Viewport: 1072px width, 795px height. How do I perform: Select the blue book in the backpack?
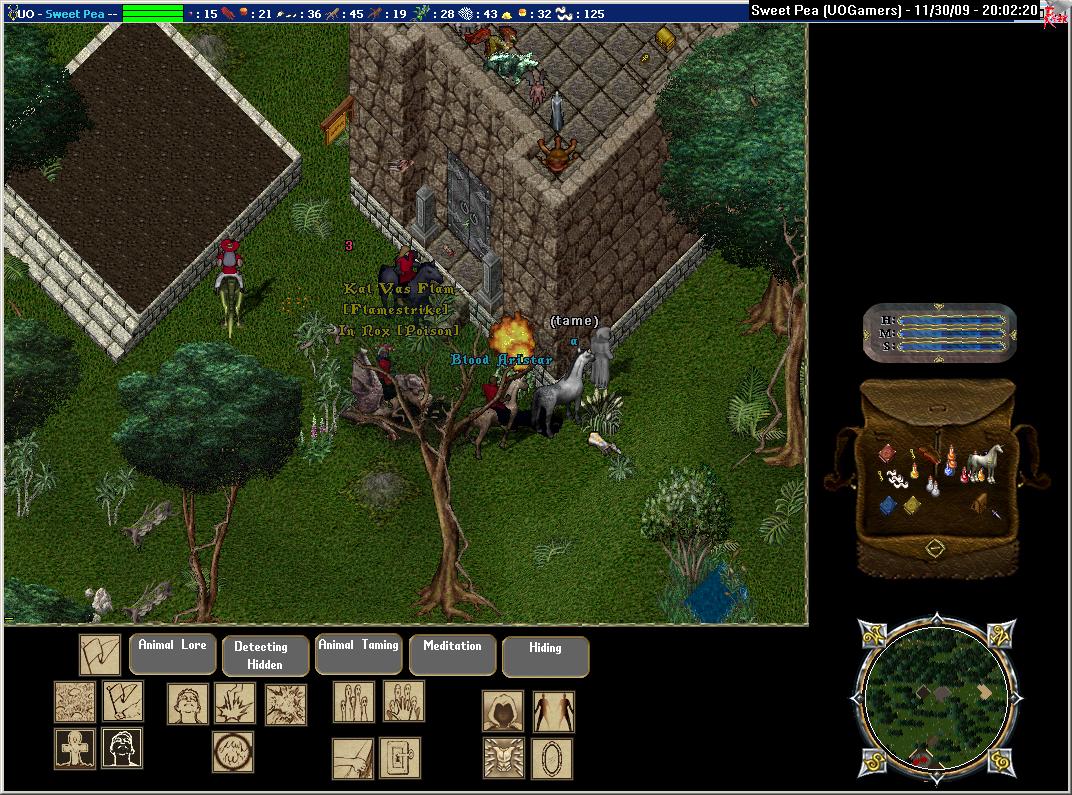tap(888, 506)
